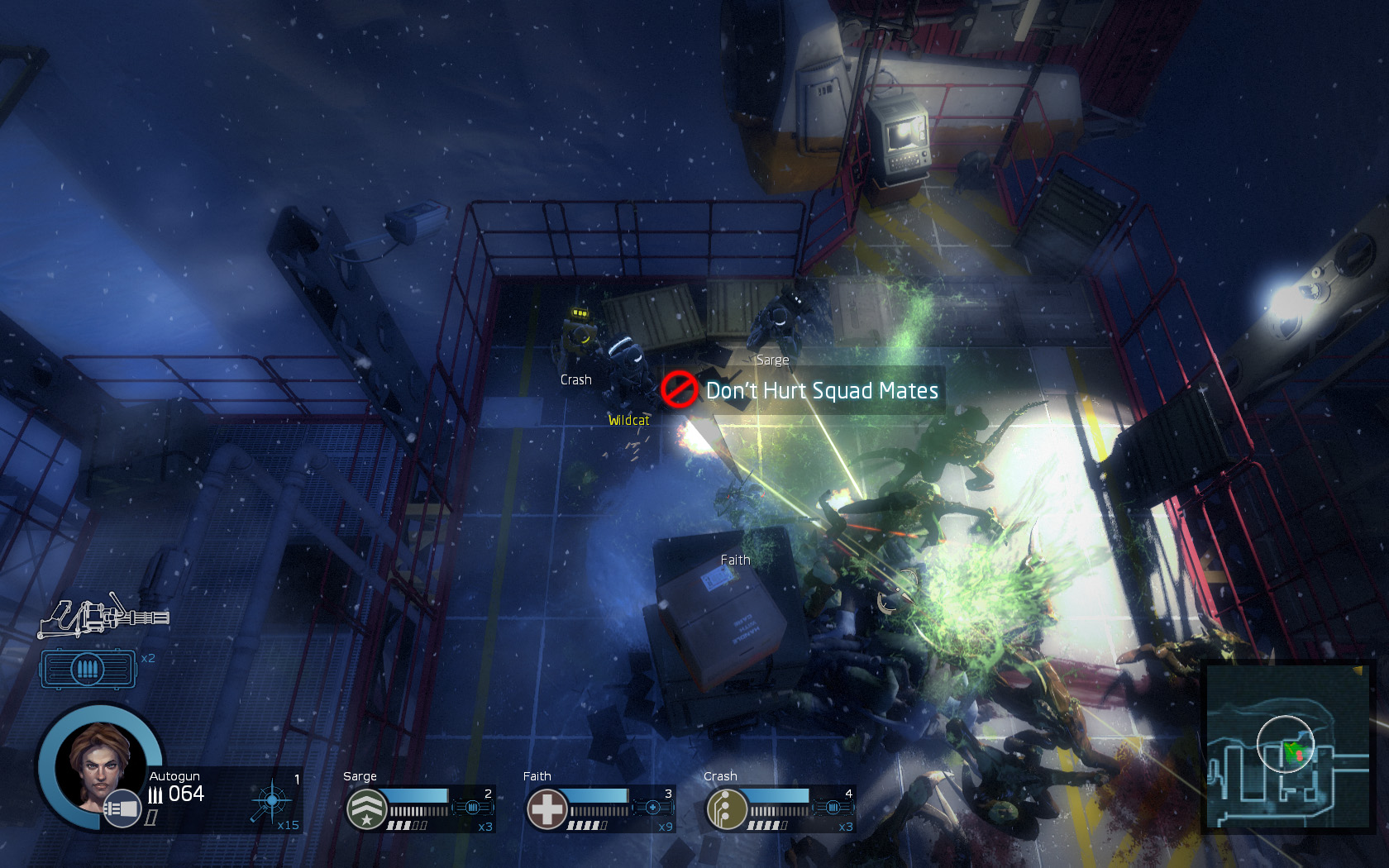This screenshot has width=1389, height=868.
Task: Click Faith's heal item slot
Action: [653, 807]
